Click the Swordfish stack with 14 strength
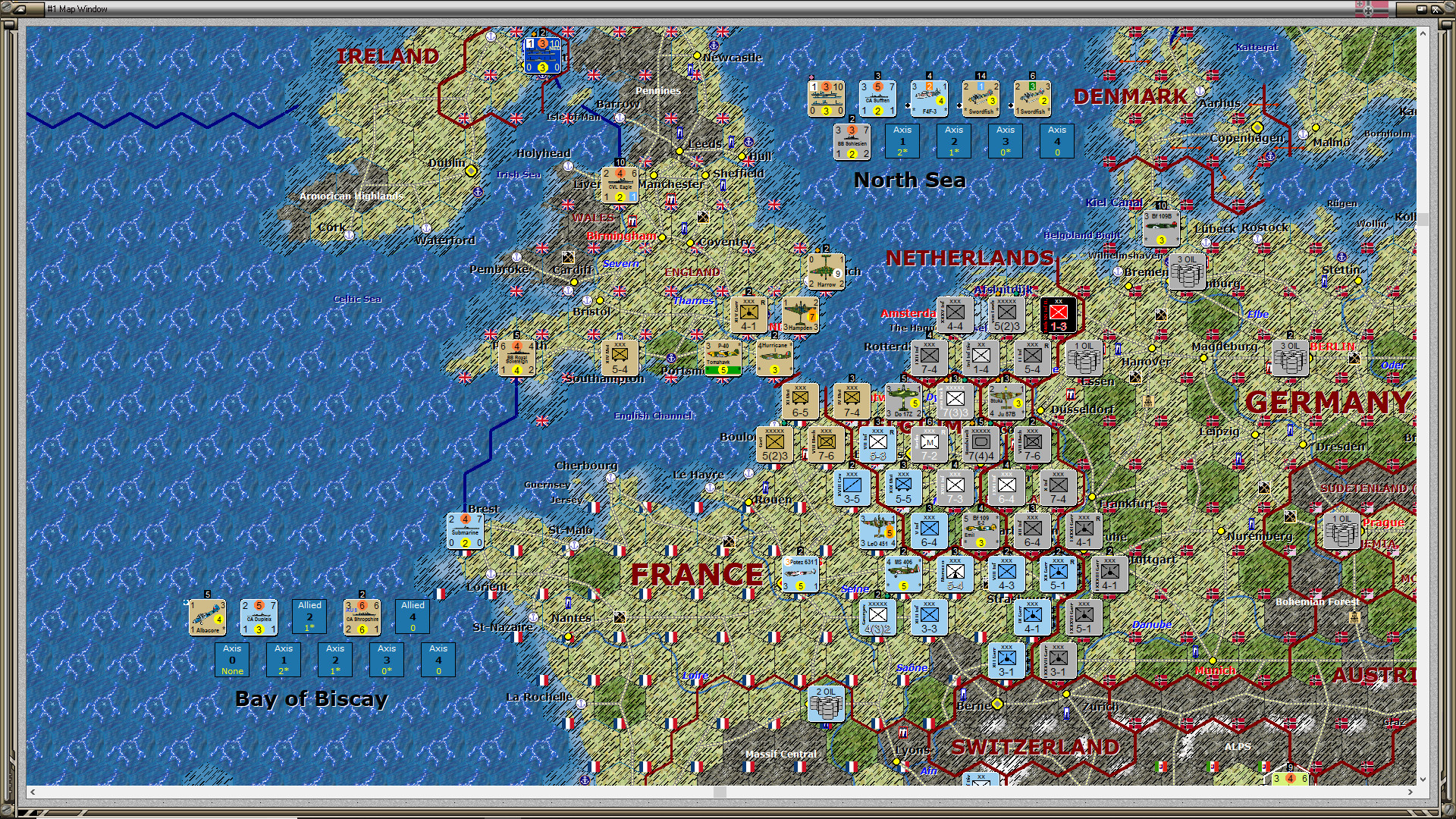 [x=981, y=98]
